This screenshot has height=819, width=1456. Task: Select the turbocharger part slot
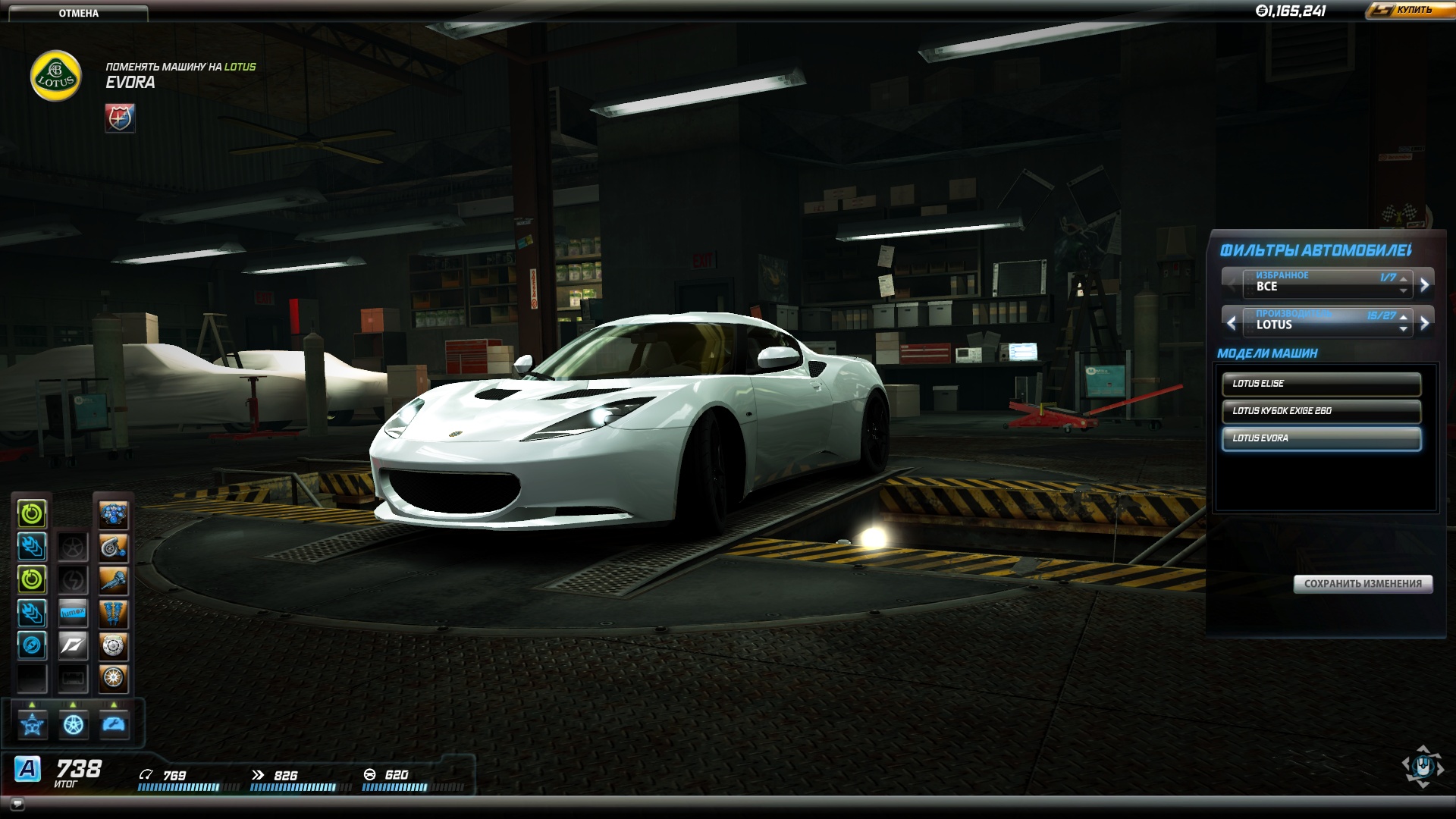click(114, 548)
